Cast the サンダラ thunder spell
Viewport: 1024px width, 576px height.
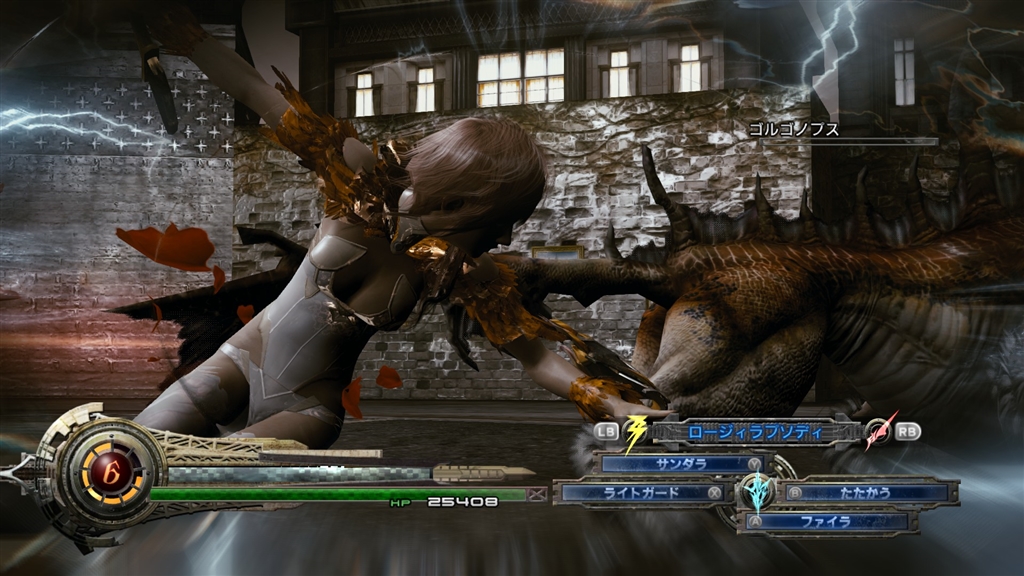click(680, 464)
